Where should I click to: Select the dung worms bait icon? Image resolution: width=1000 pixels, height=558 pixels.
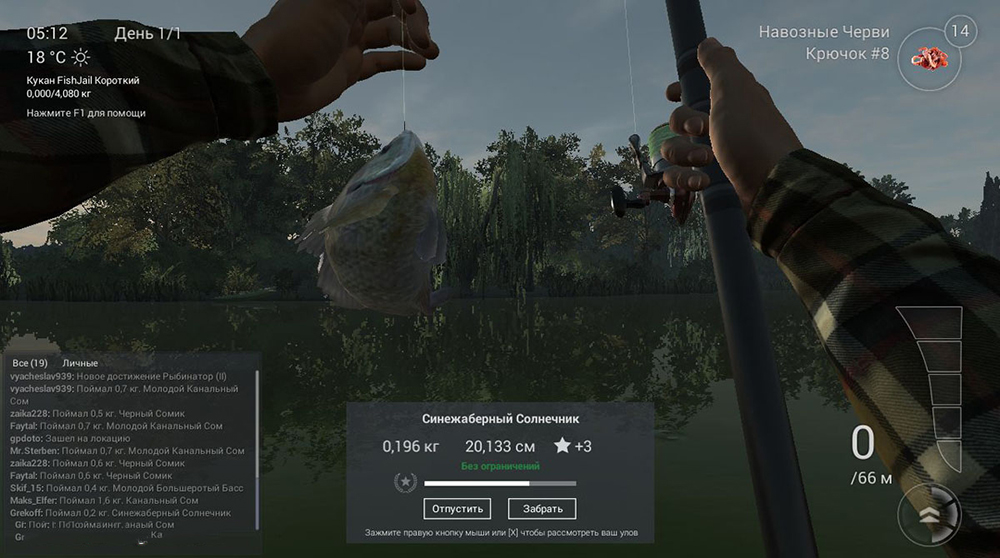pos(929,58)
